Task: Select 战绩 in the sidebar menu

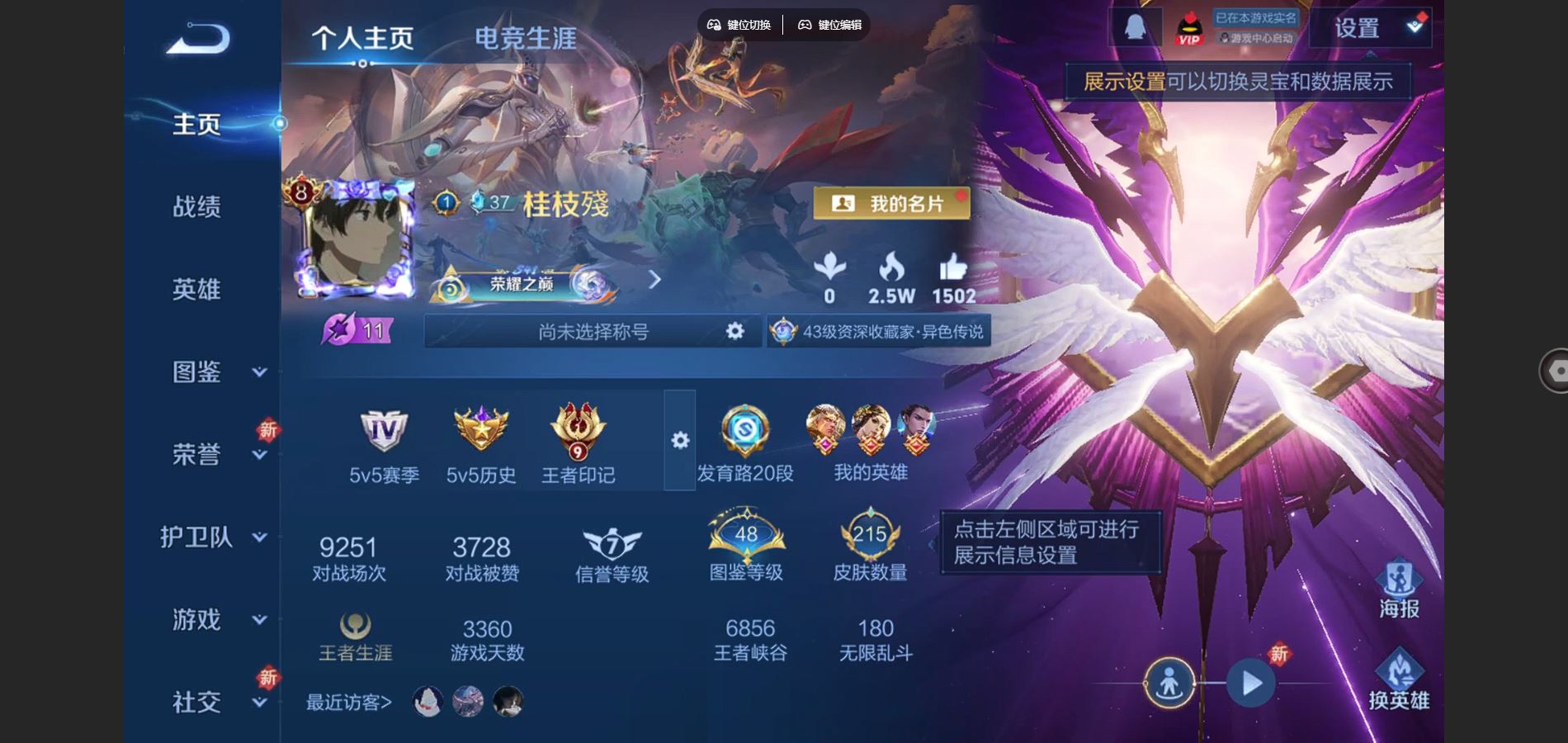Action: pos(196,208)
